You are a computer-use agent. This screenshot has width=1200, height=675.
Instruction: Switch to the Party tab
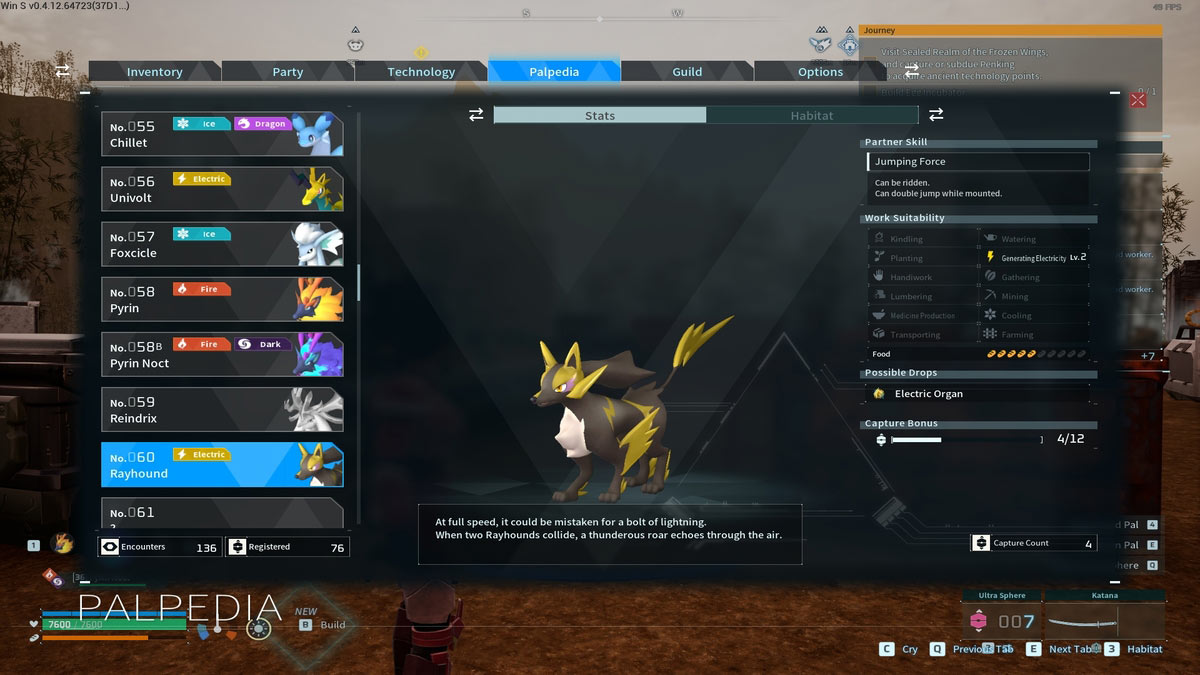click(288, 72)
